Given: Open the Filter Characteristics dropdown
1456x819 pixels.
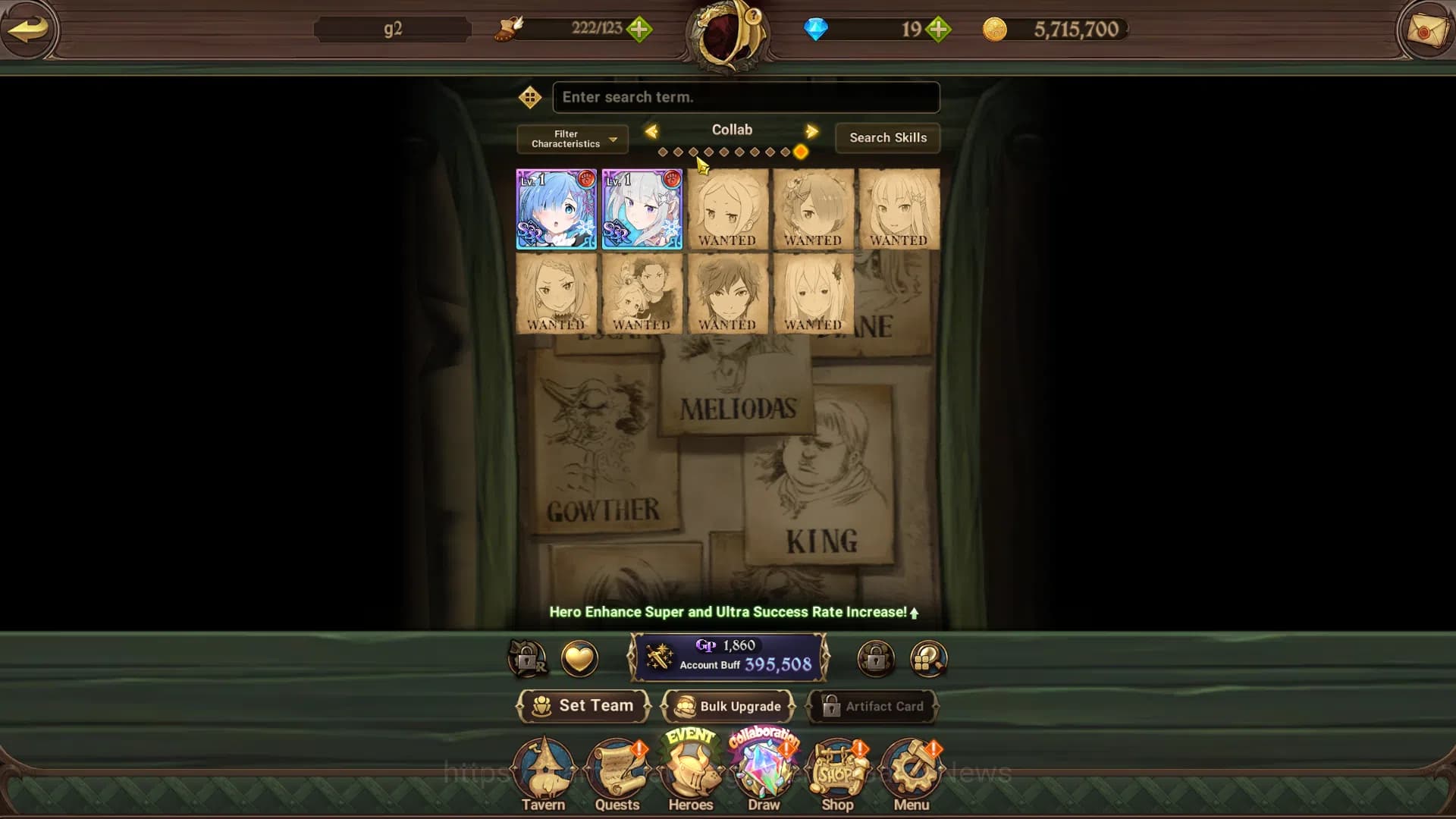Looking at the screenshot, I should click(x=571, y=139).
